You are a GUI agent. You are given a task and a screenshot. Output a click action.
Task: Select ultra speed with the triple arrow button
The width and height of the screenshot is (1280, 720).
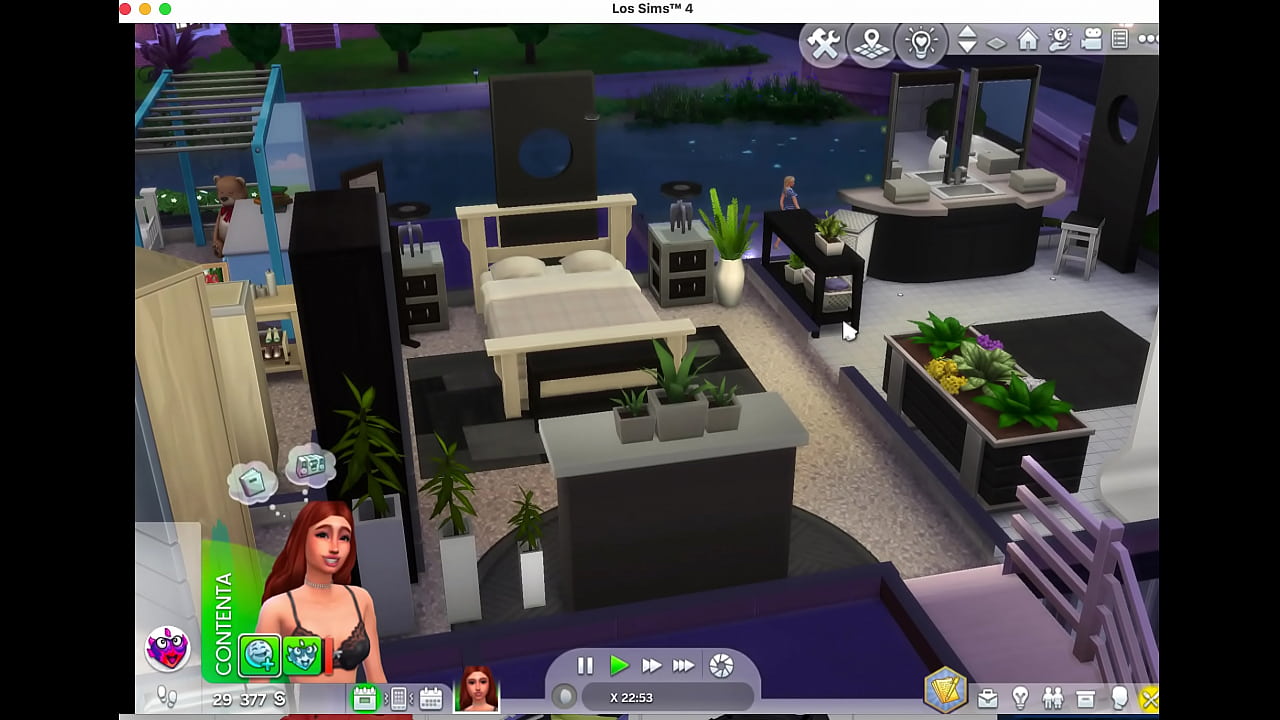[x=684, y=667]
